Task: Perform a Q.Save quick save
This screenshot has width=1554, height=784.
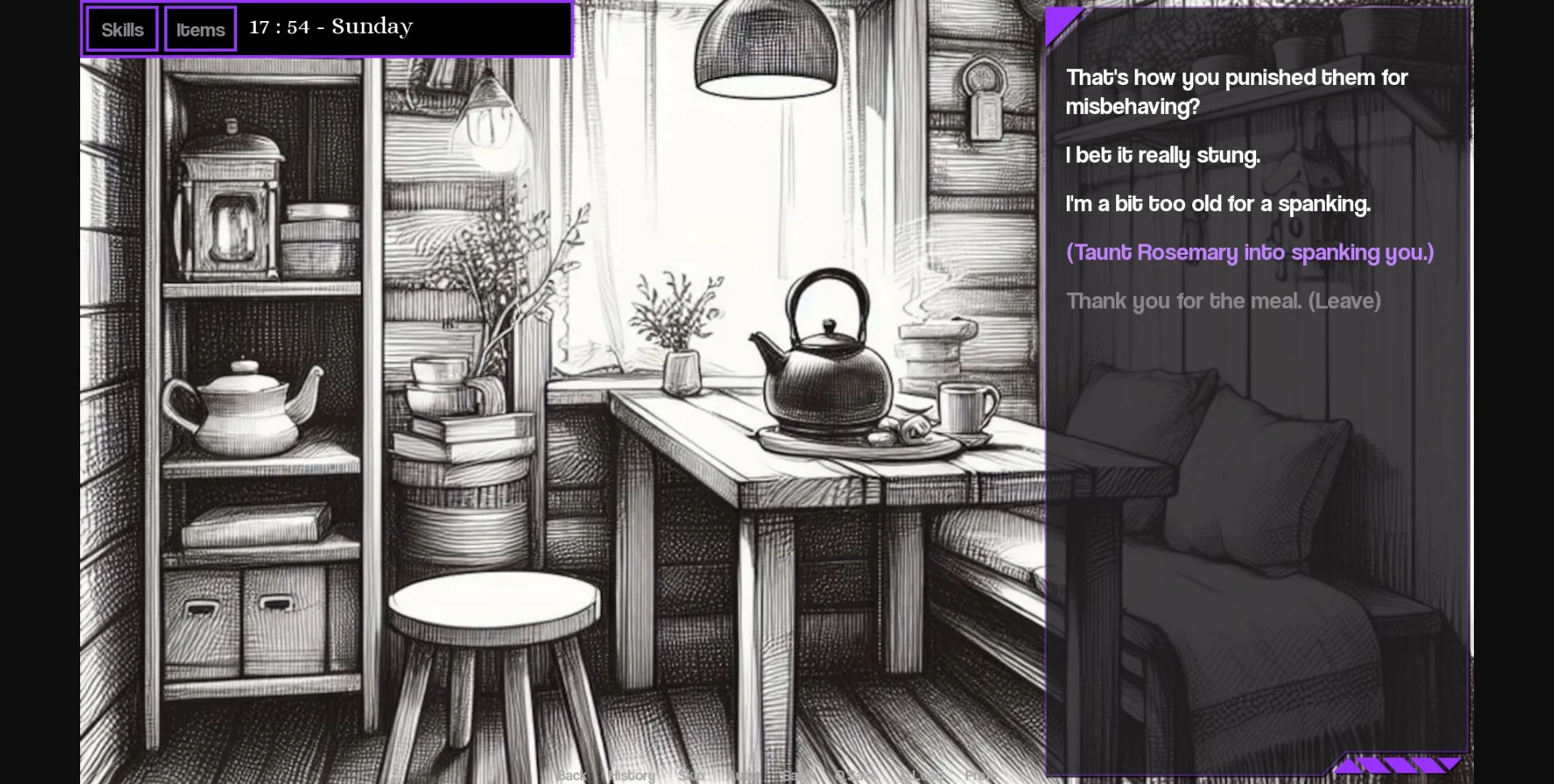Action: click(x=856, y=775)
